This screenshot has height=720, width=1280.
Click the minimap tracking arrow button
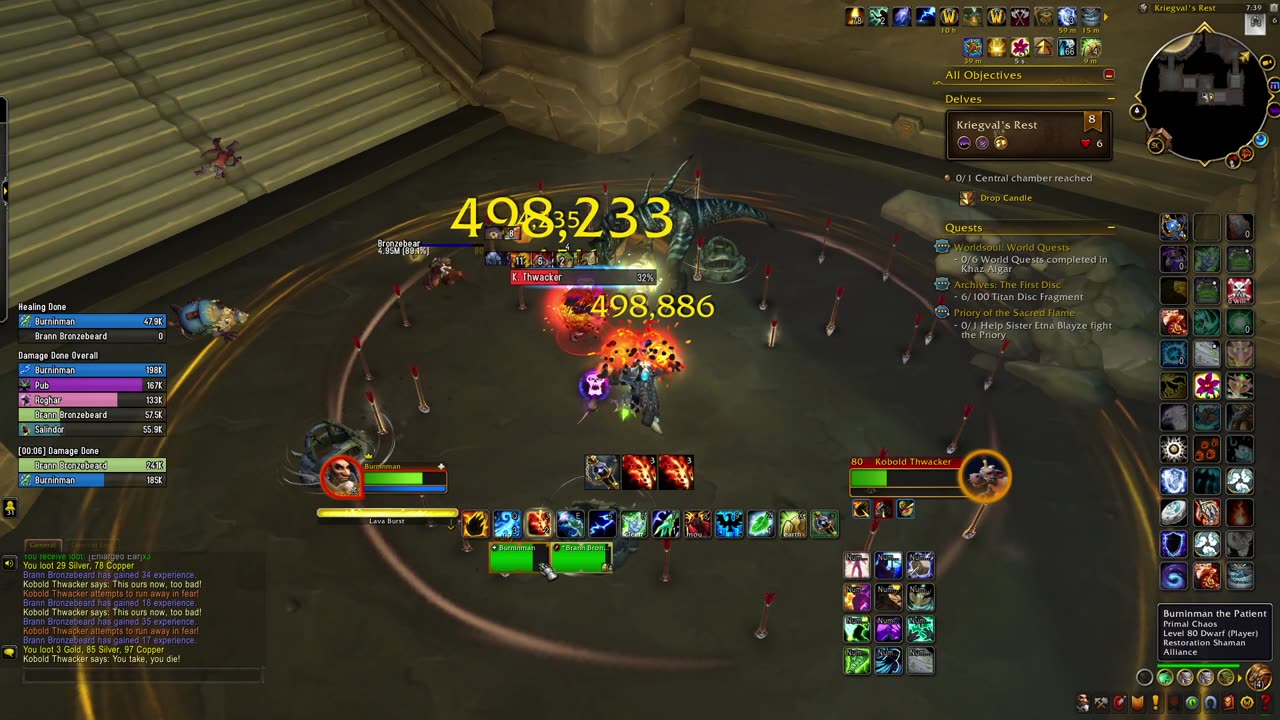pyautogui.click(x=1139, y=111)
